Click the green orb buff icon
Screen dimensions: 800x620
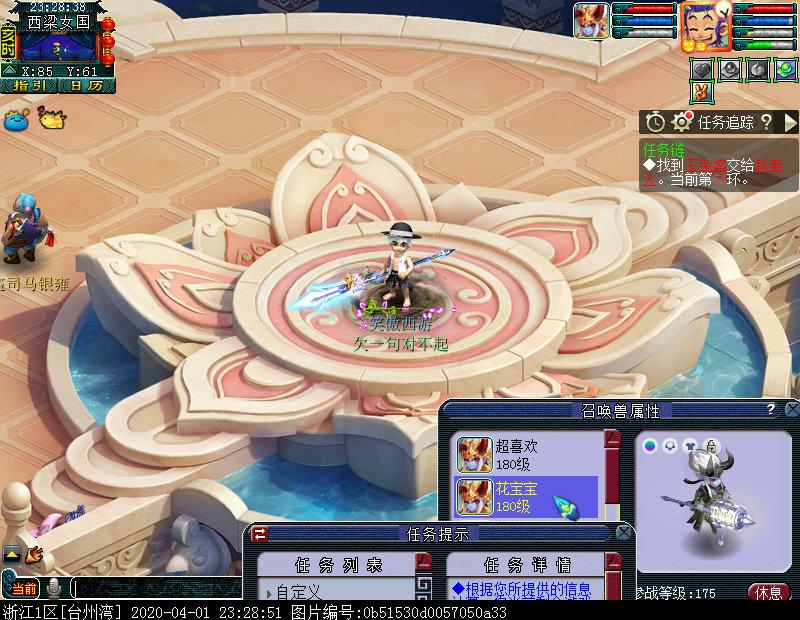(787, 69)
